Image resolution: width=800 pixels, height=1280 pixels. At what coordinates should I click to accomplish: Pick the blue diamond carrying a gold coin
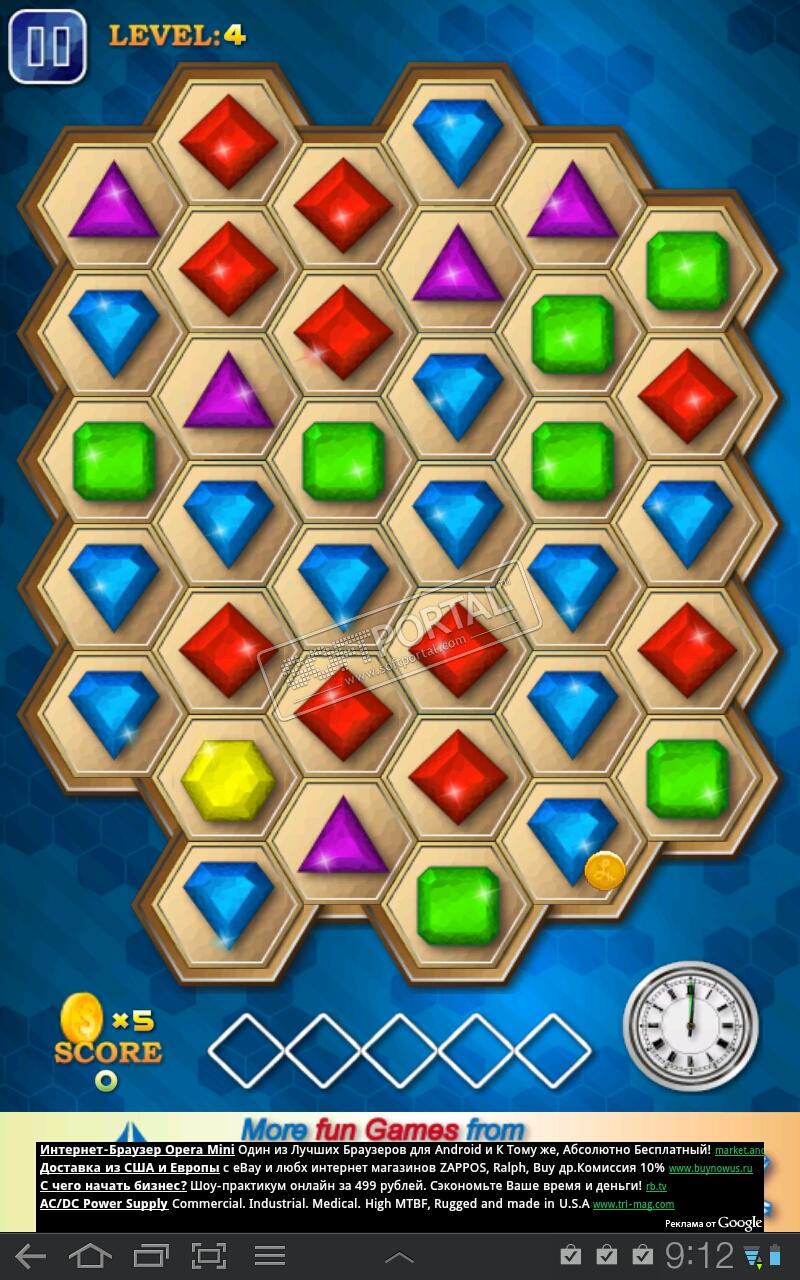coord(572,838)
